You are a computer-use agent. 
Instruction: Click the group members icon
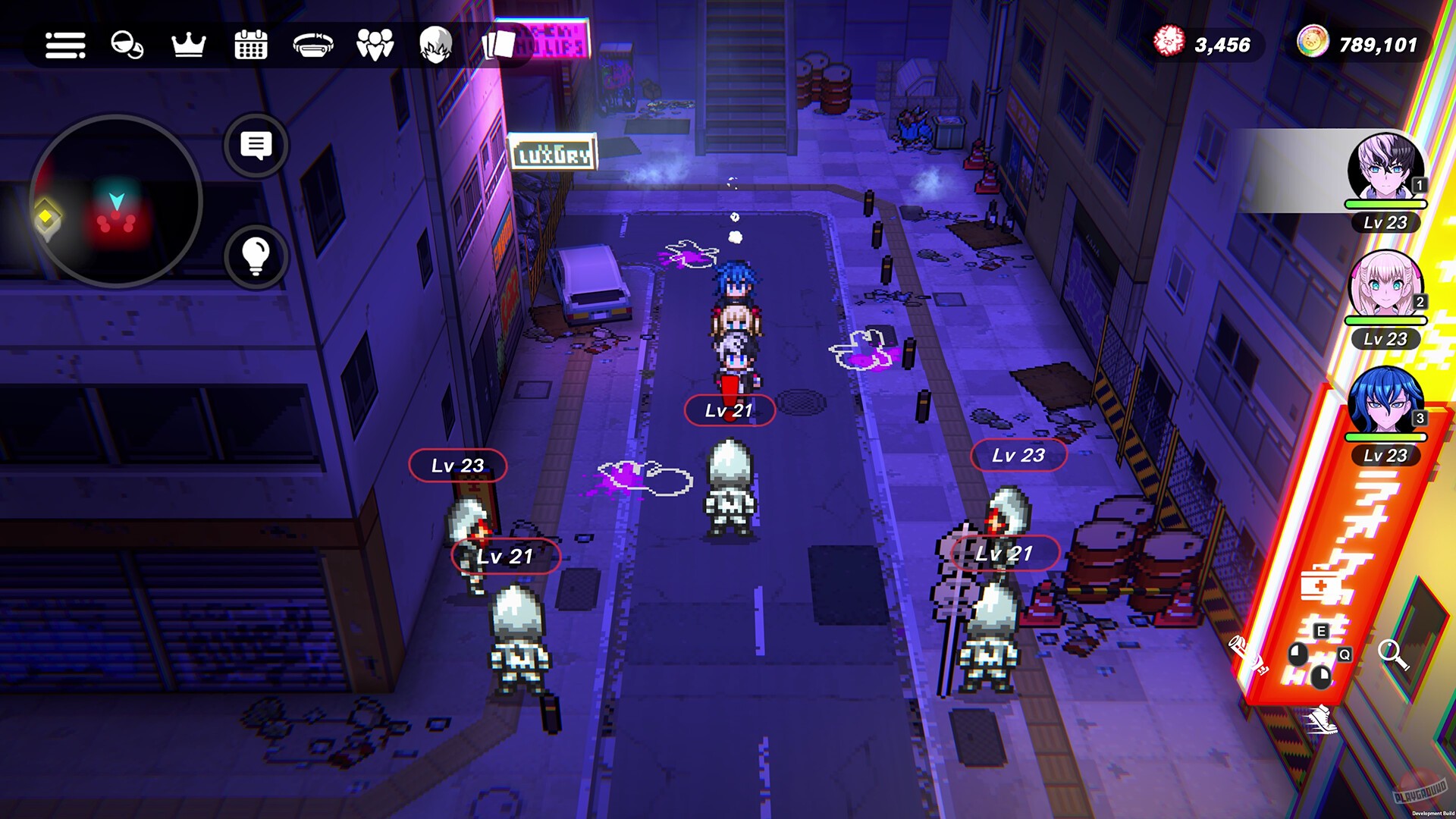[374, 45]
